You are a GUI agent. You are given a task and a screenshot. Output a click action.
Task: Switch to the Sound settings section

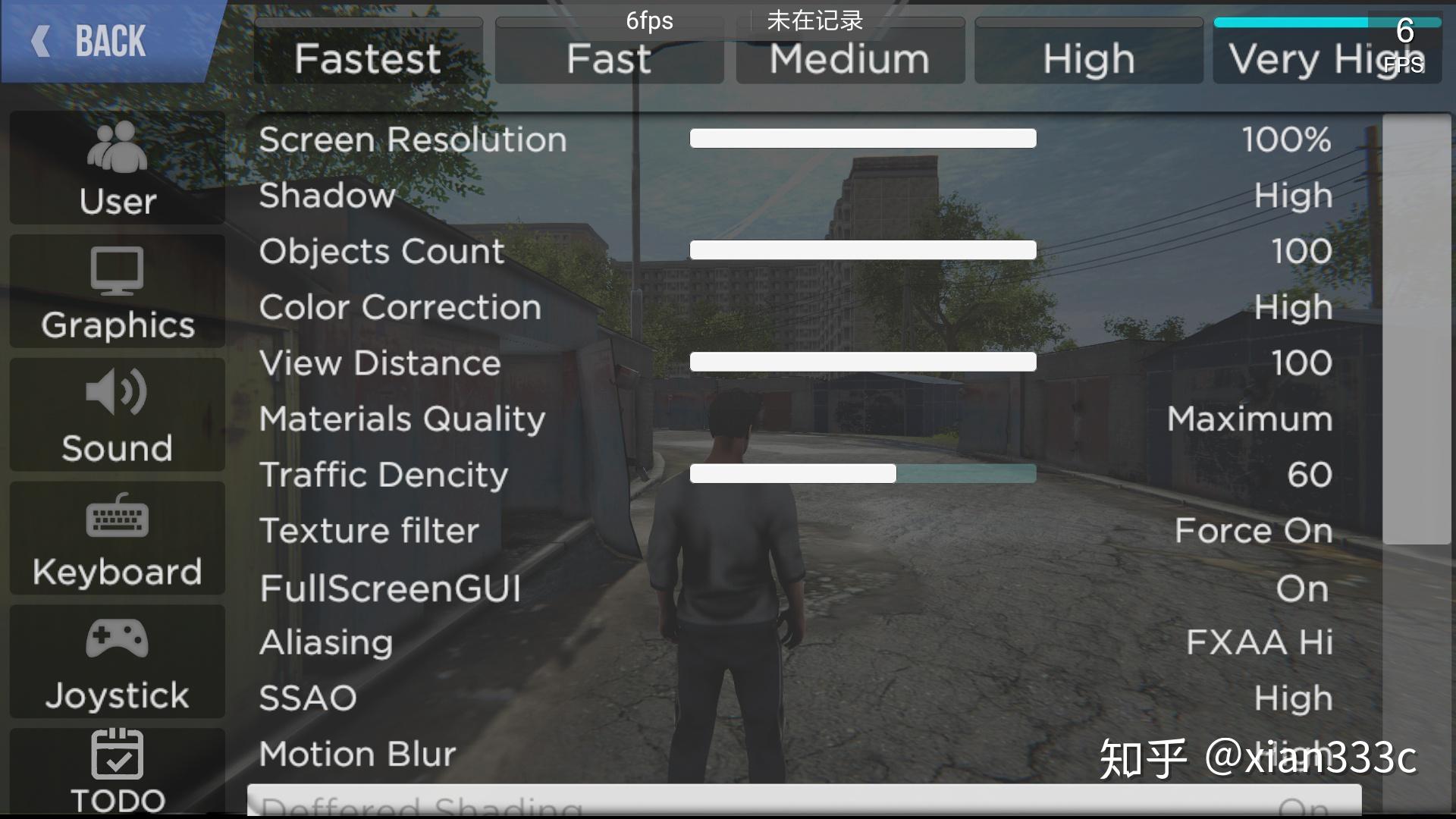[x=118, y=416]
